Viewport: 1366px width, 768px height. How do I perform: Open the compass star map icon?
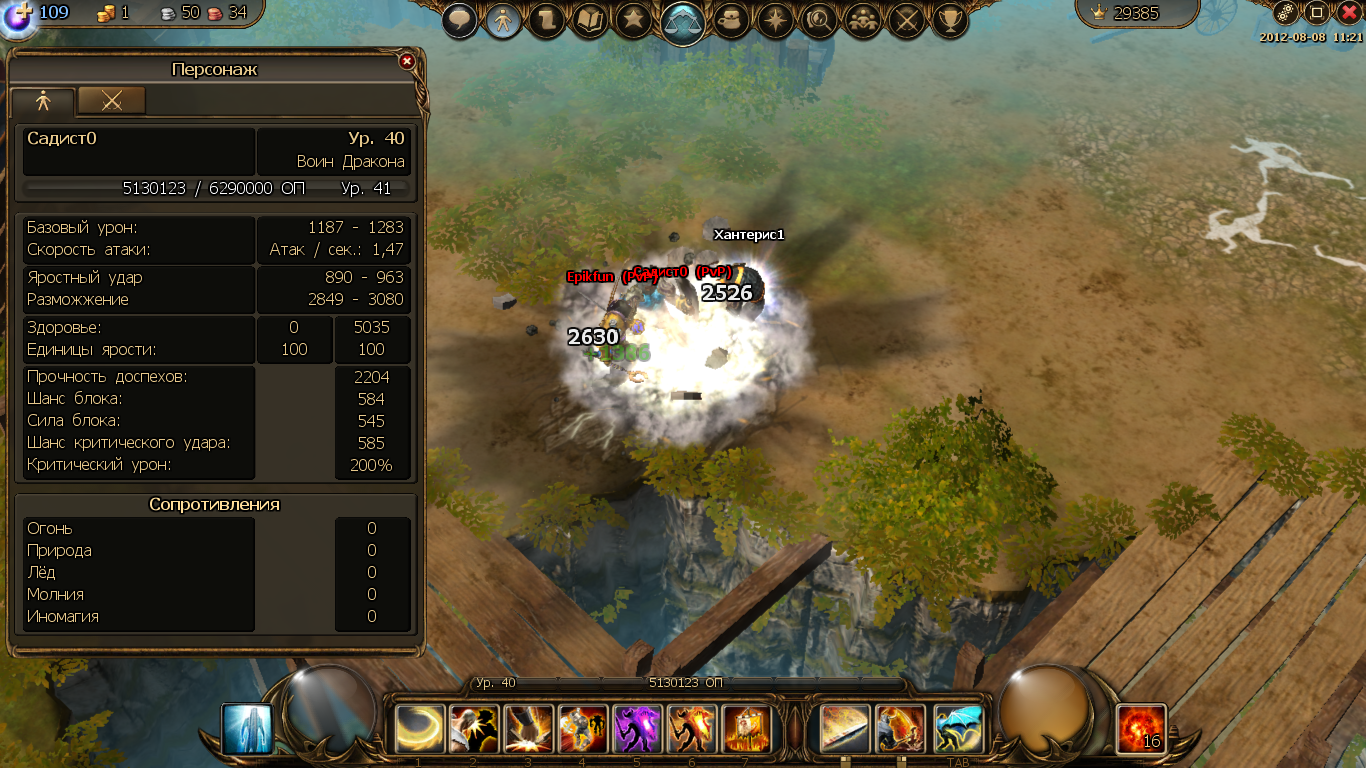click(x=776, y=19)
